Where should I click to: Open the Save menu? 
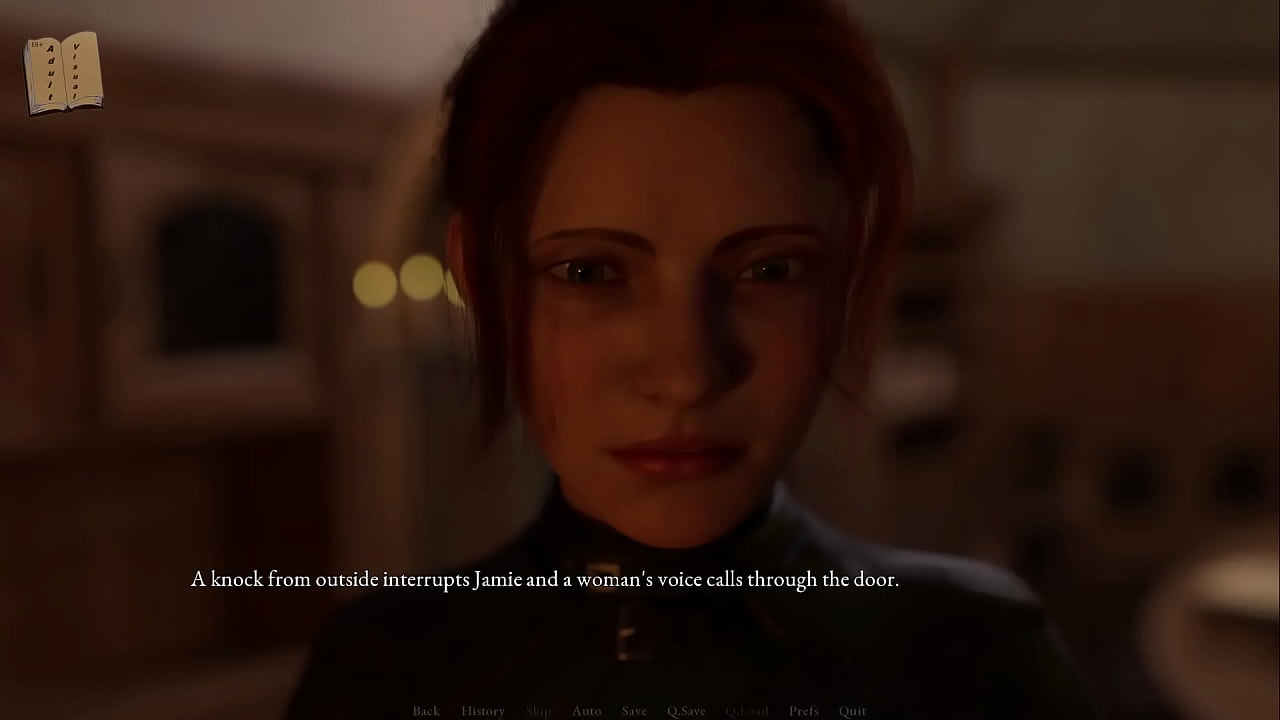(x=634, y=711)
